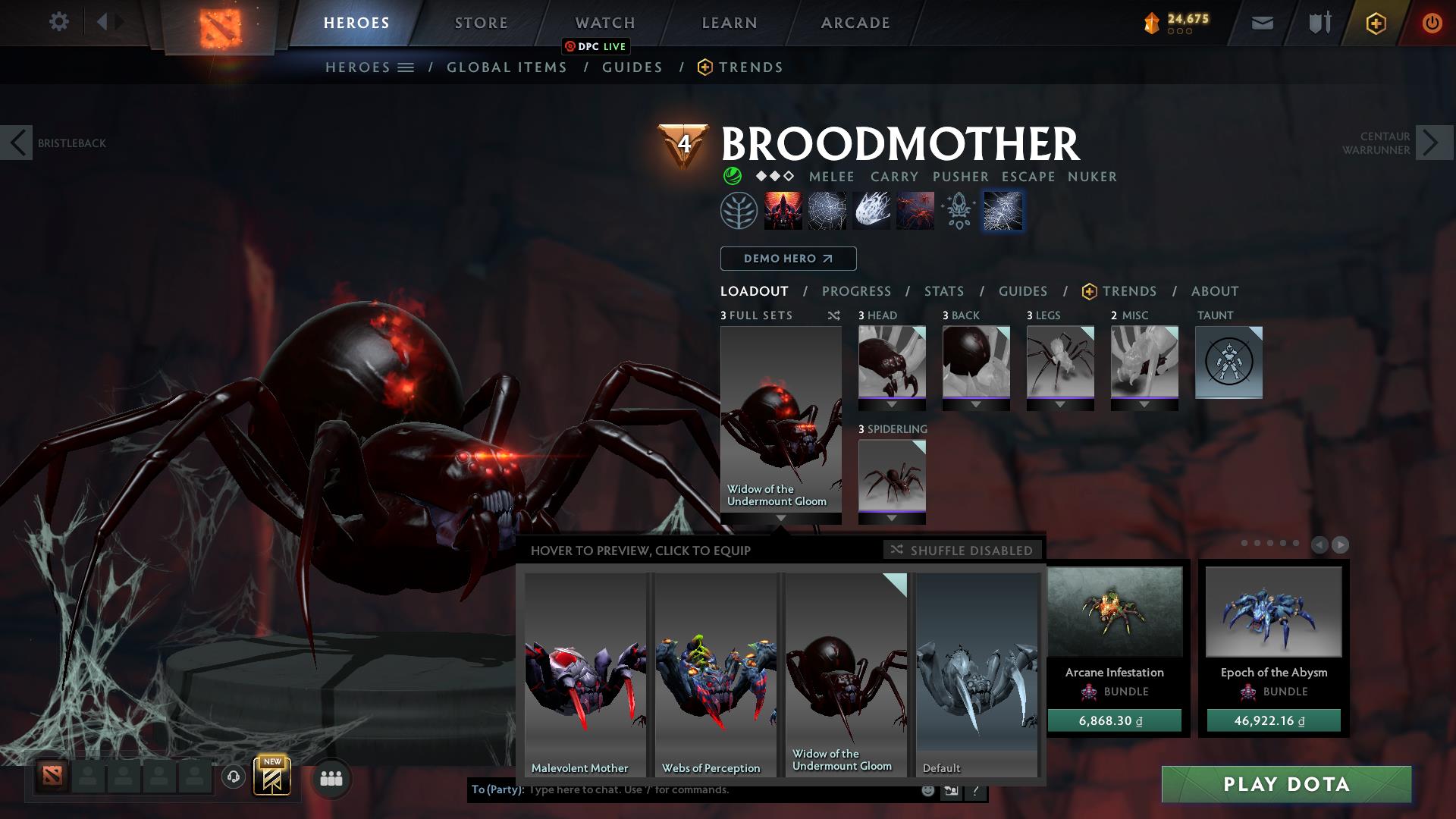This screenshot has width=1456, height=819.
Task: Open the Aghanim's Scanthim upgrade icon
Action: (957, 211)
